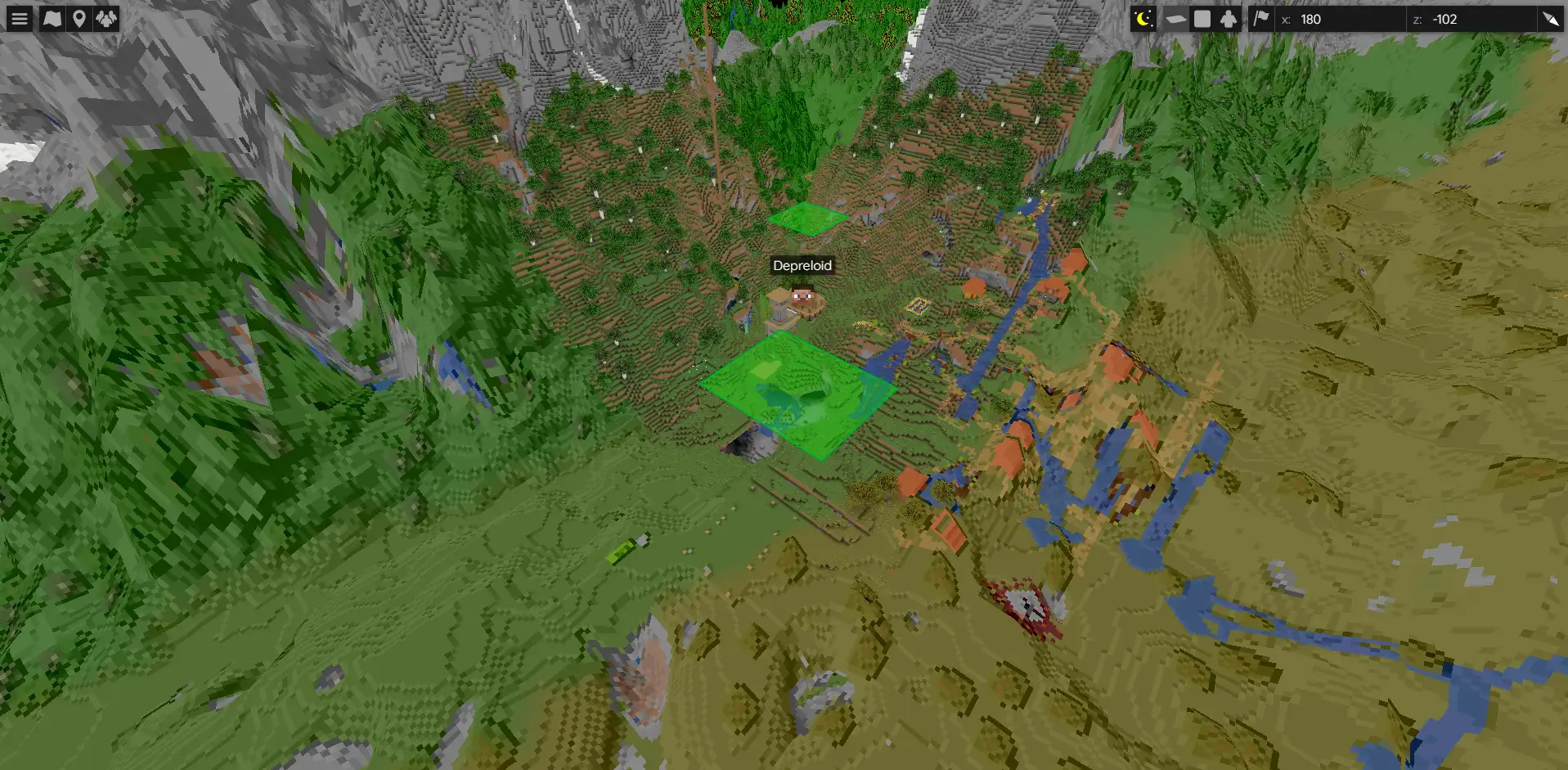Select the x coordinate field showing 180
Viewport: 1568px width, 770px height.
(1341, 19)
